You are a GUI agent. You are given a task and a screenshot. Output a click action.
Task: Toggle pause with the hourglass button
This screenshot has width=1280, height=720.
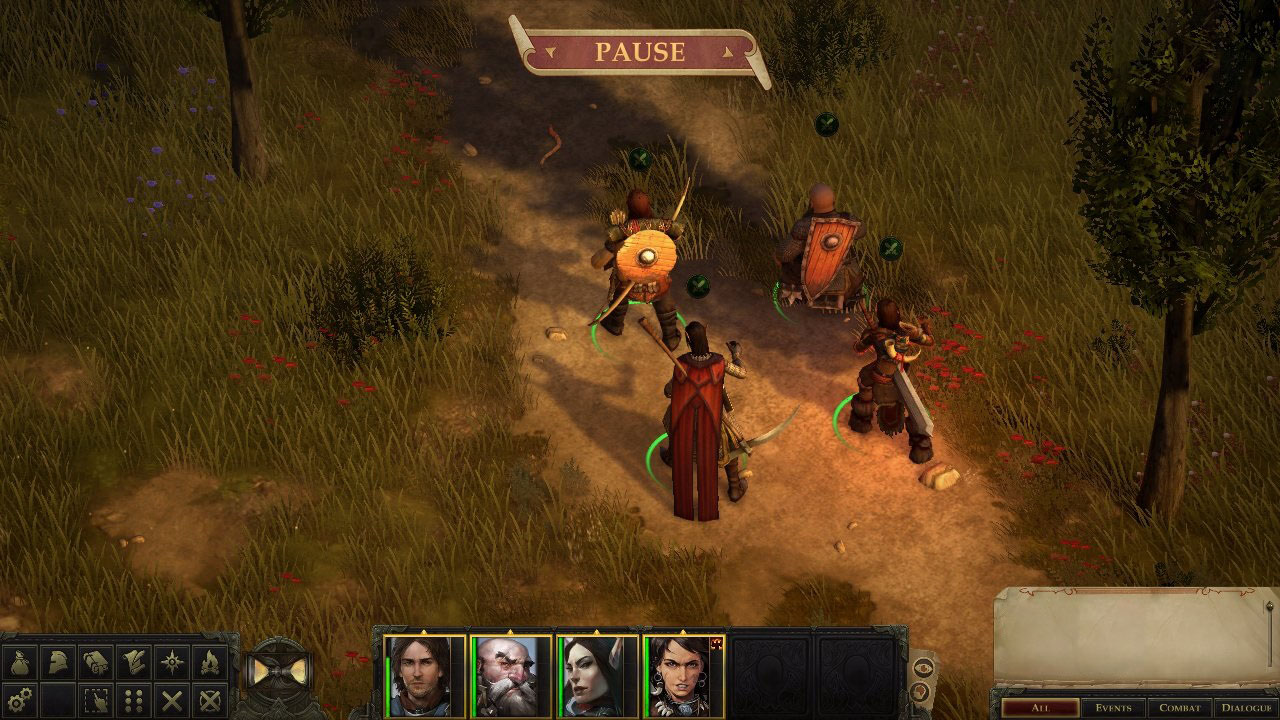pyautogui.click(x=276, y=672)
